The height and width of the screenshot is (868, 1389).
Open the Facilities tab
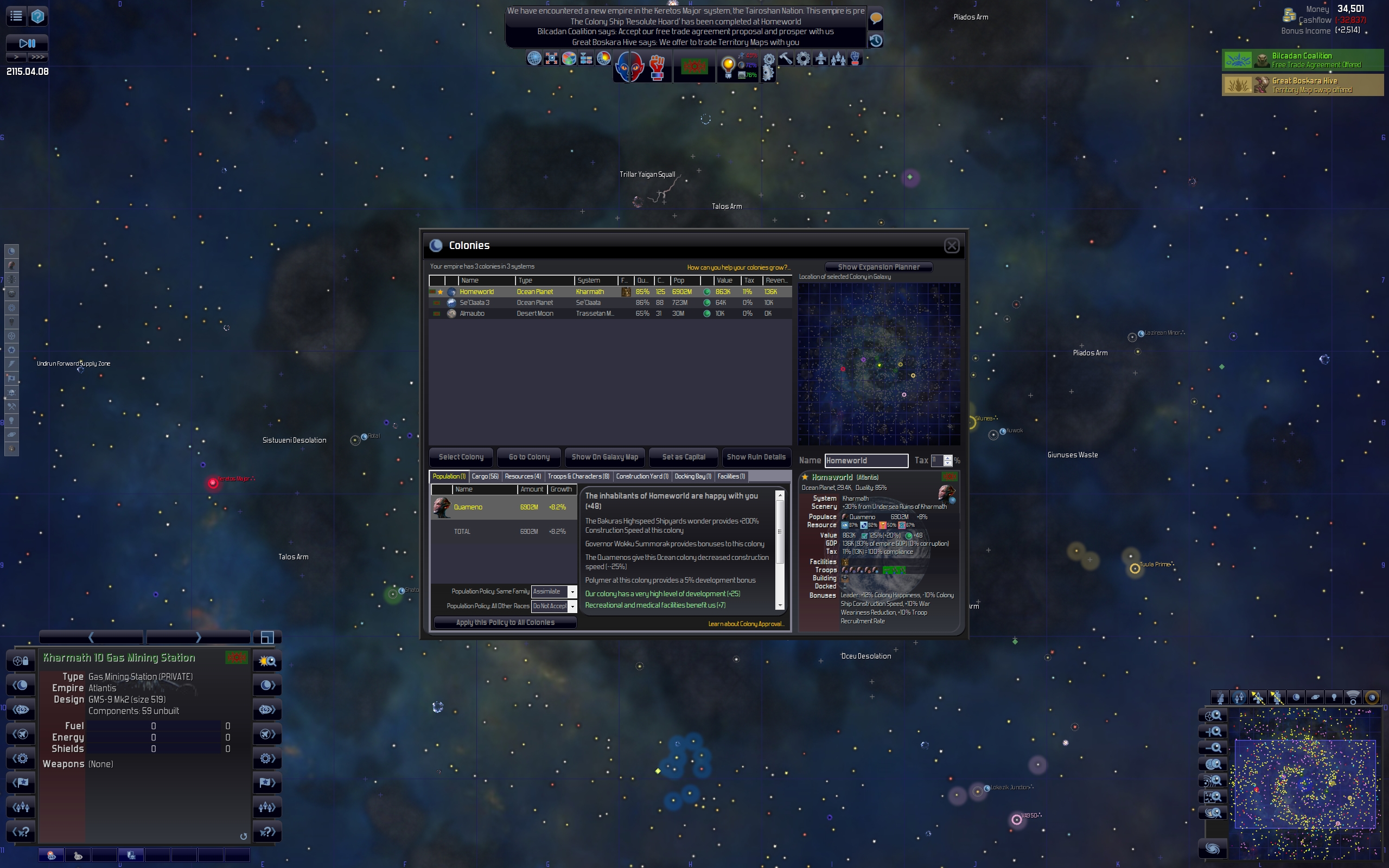(731, 476)
